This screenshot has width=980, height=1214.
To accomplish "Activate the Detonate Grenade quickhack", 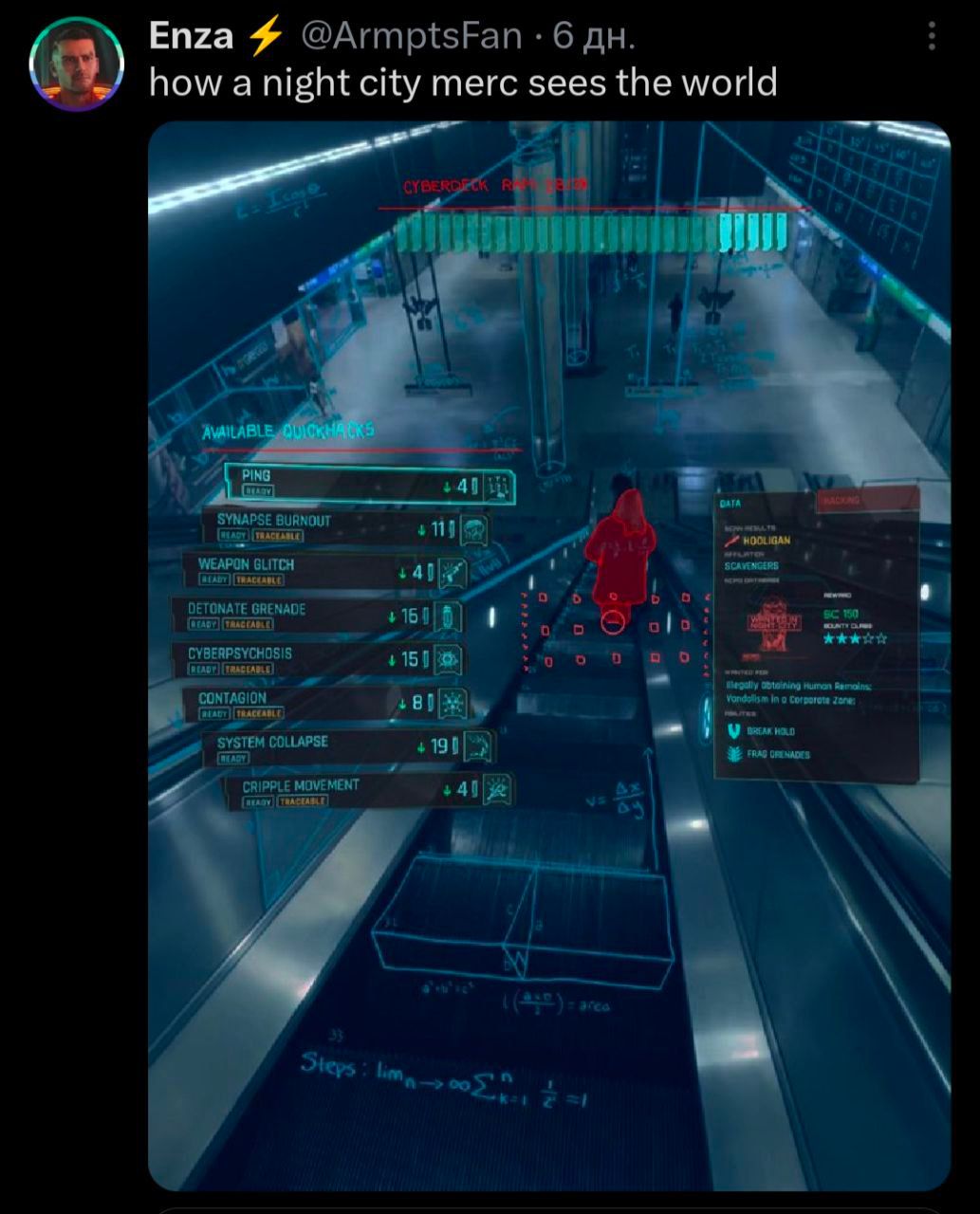I will tap(318, 616).
